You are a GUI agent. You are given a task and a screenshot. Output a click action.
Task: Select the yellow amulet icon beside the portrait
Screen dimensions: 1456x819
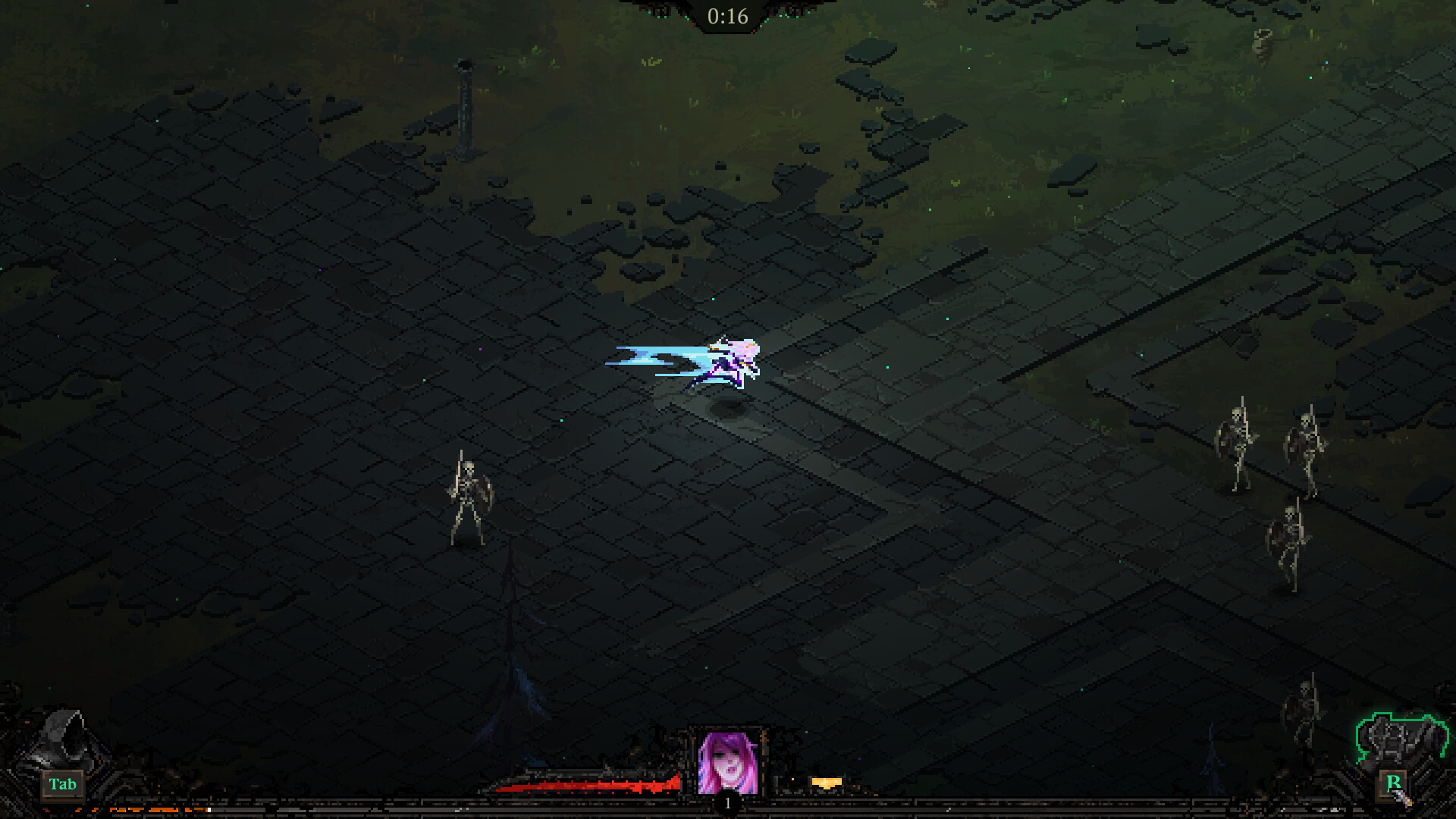coord(827,782)
